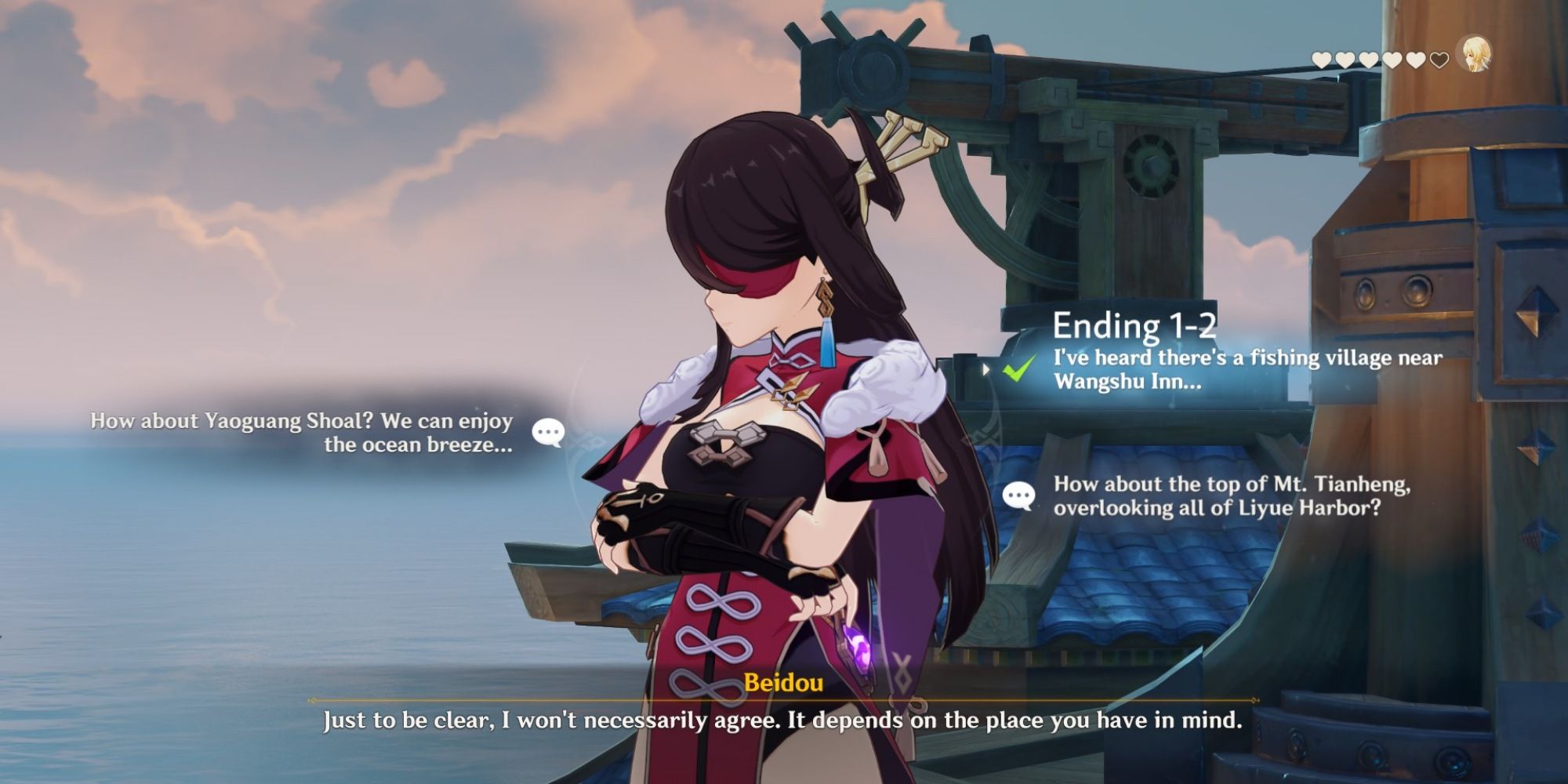Click the first filled heart in the hearts meter

(x=1321, y=60)
